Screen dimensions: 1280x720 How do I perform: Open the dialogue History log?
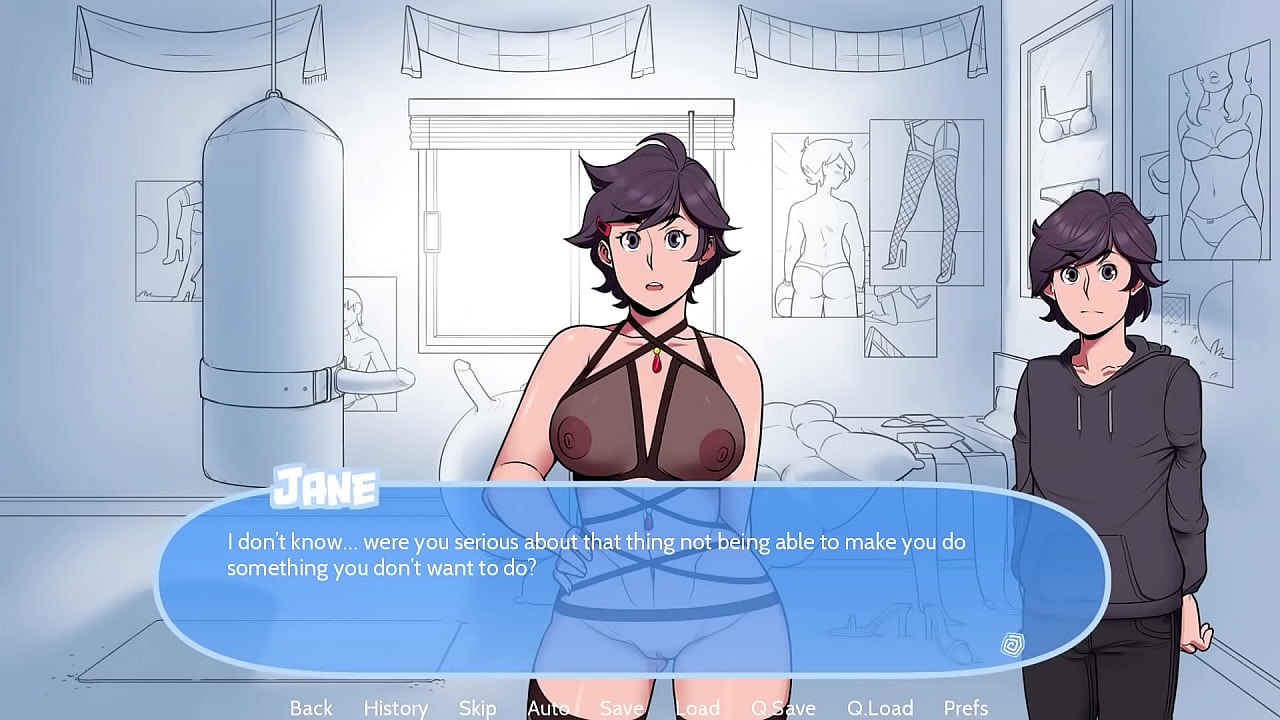395,708
